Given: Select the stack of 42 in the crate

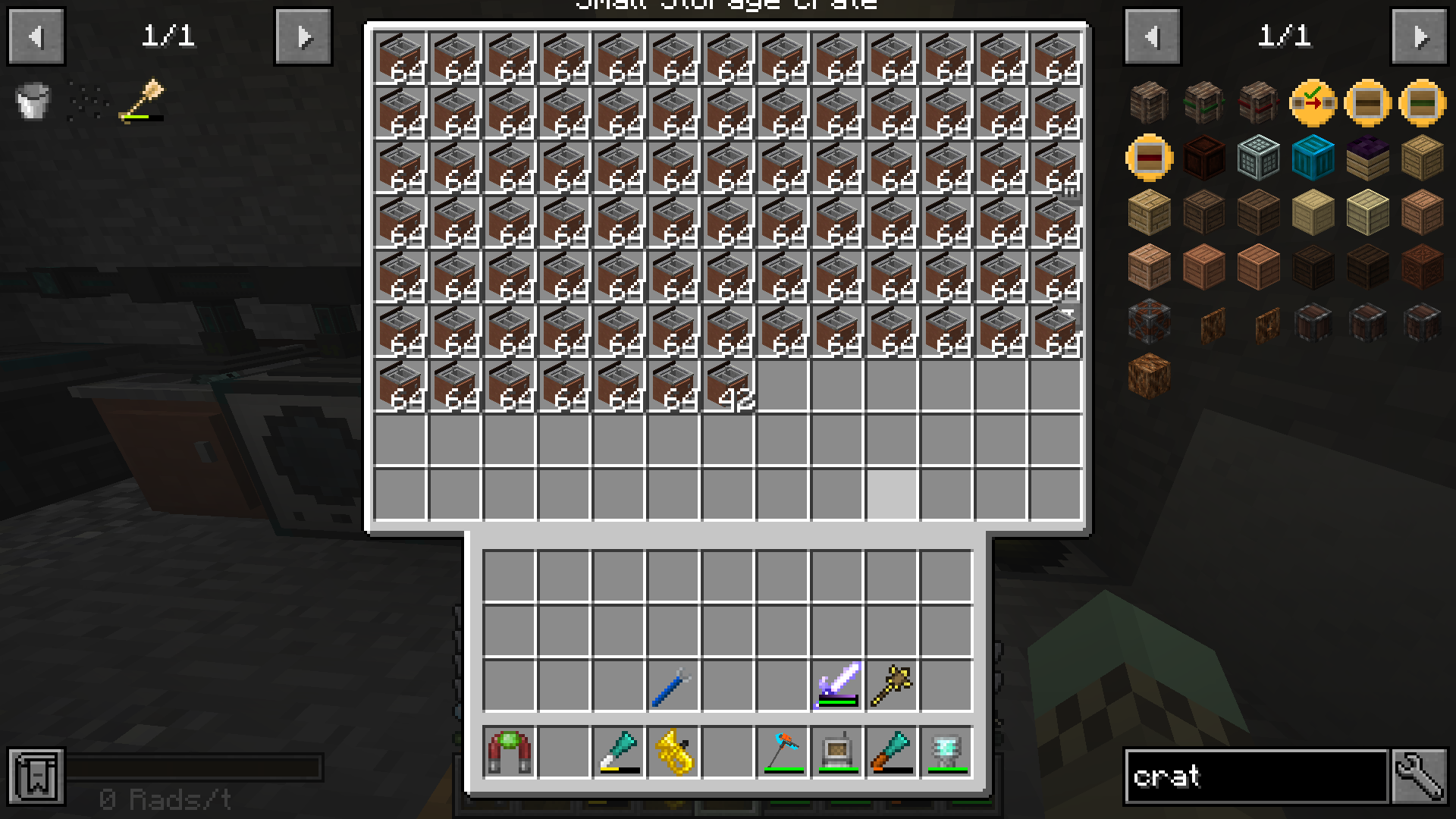Looking at the screenshot, I should [728, 387].
